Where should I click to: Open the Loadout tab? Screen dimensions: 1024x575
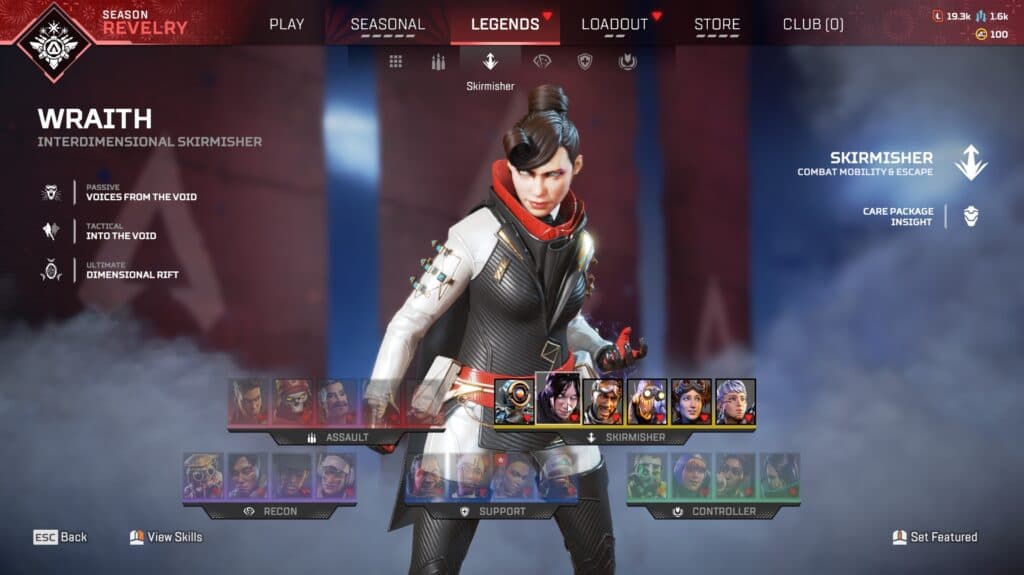pos(614,24)
